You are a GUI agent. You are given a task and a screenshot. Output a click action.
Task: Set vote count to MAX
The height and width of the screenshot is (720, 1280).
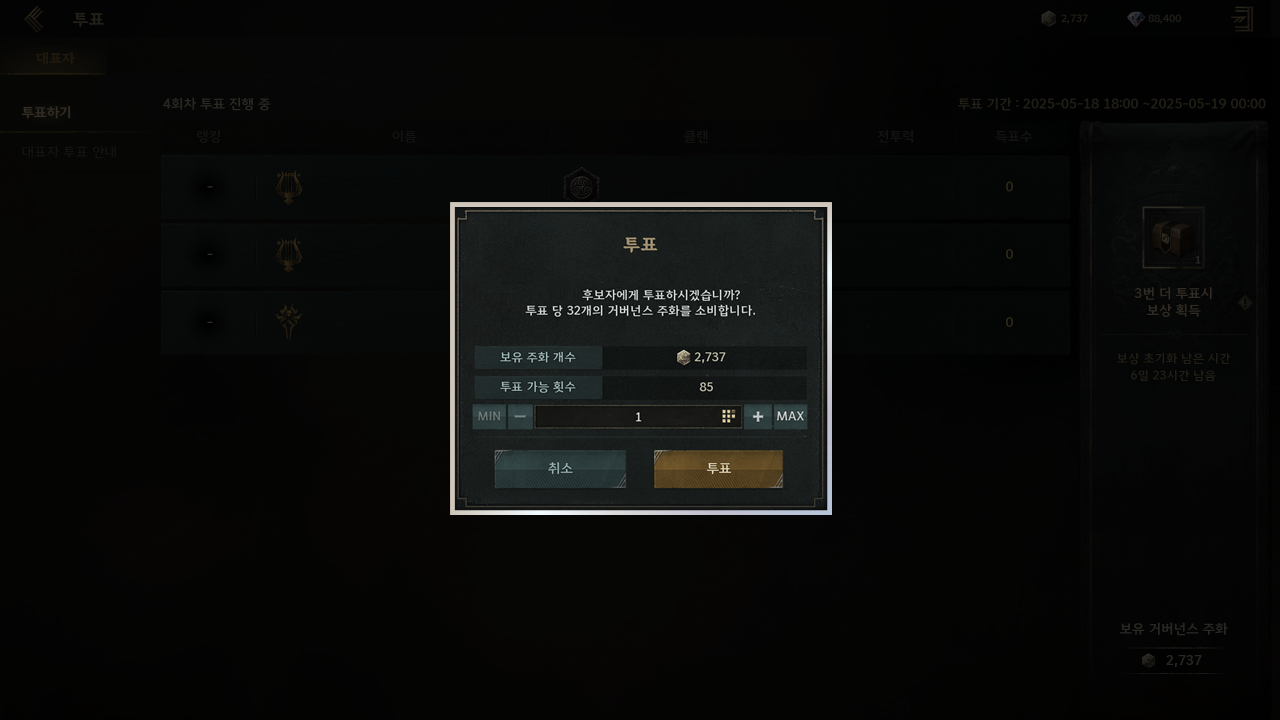pyautogui.click(x=790, y=417)
